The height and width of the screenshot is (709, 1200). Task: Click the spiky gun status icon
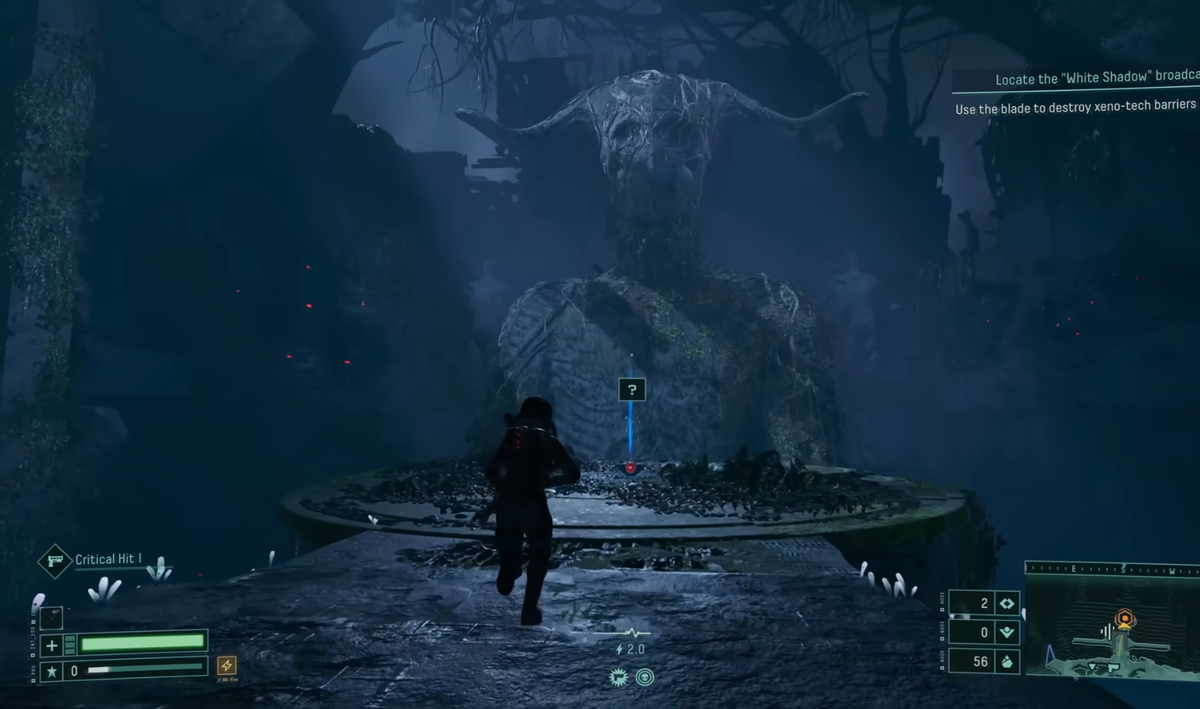coord(618,677)
